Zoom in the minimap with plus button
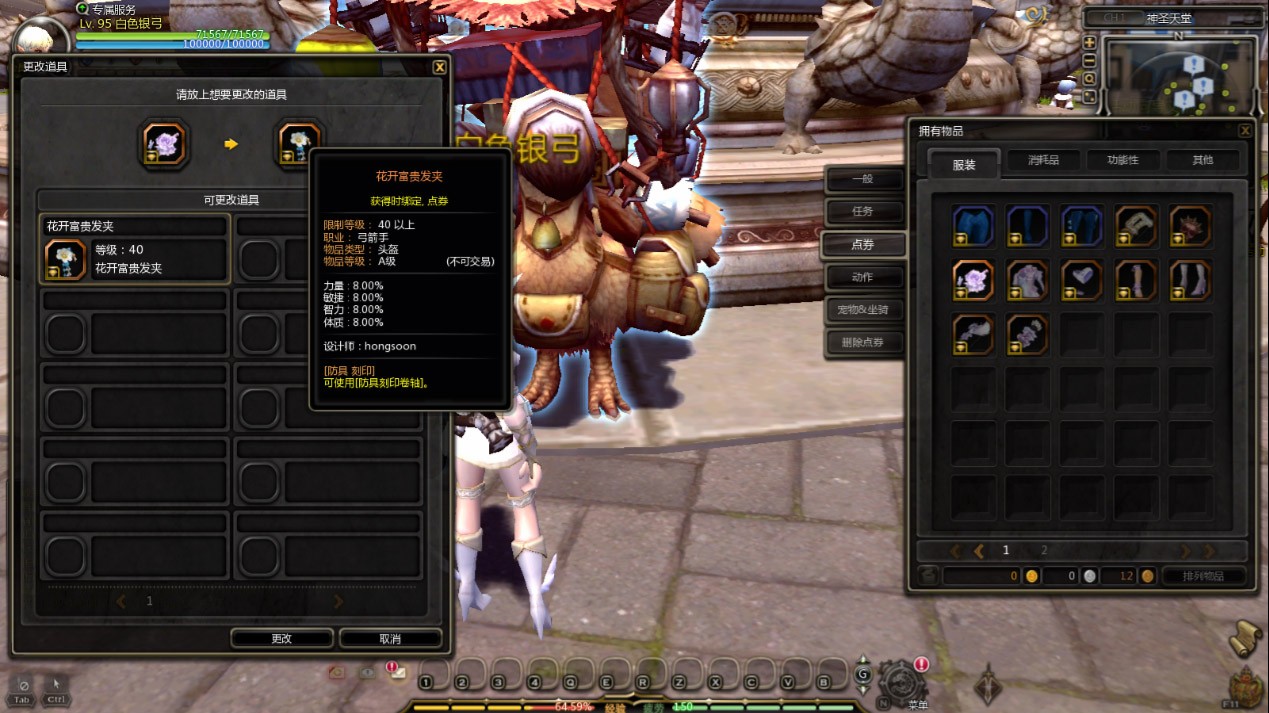The height and width of the screenshot is (713, 1269). click(x=1089, y=43)
